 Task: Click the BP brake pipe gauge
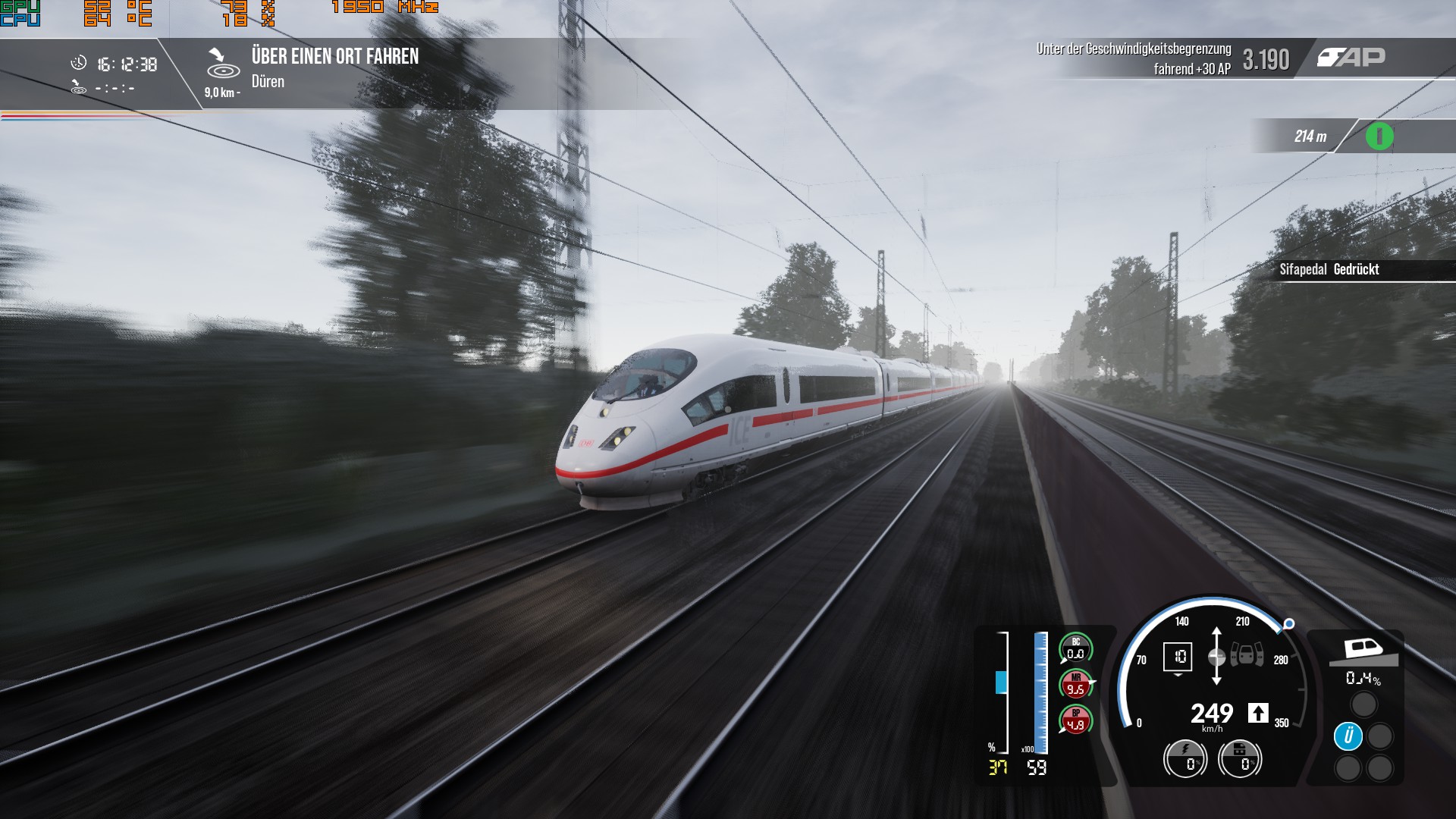point(1075,720)
